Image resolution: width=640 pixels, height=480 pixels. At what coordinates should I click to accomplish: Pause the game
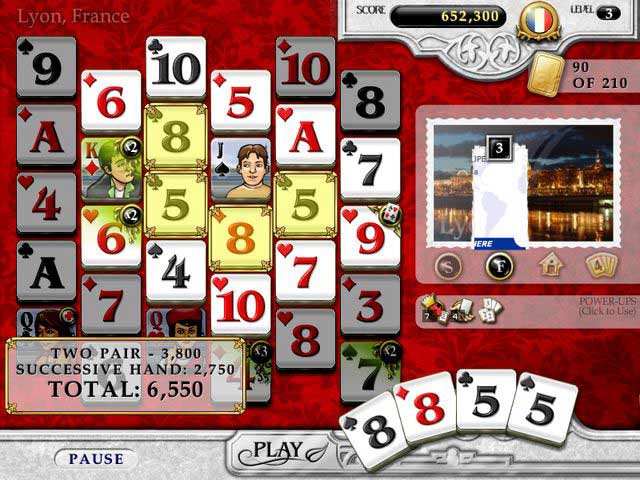96,459
